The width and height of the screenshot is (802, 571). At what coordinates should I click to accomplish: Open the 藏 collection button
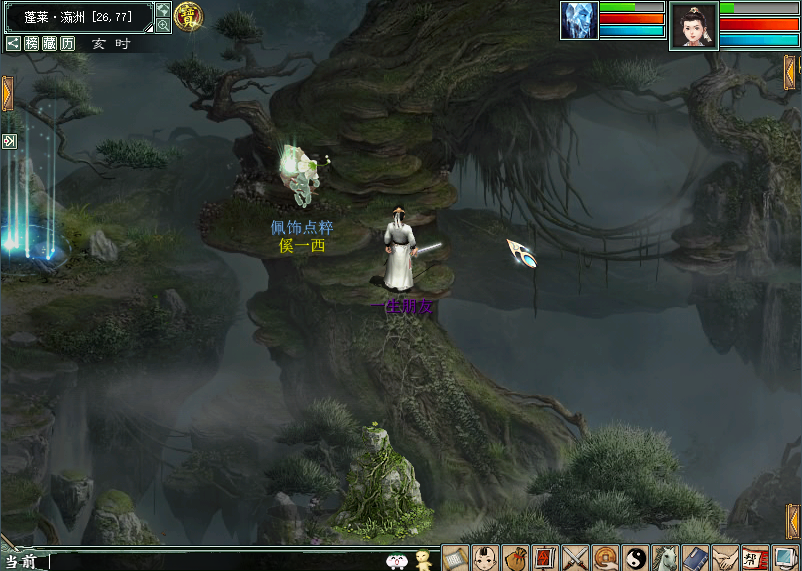50,43
